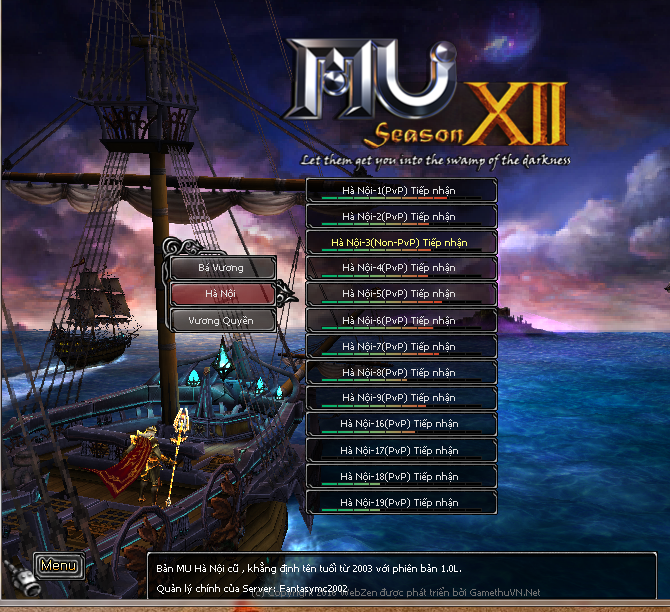Join the Hà Nội-1(PvP) server
The image size is (670, 612).
pos(400,190)
